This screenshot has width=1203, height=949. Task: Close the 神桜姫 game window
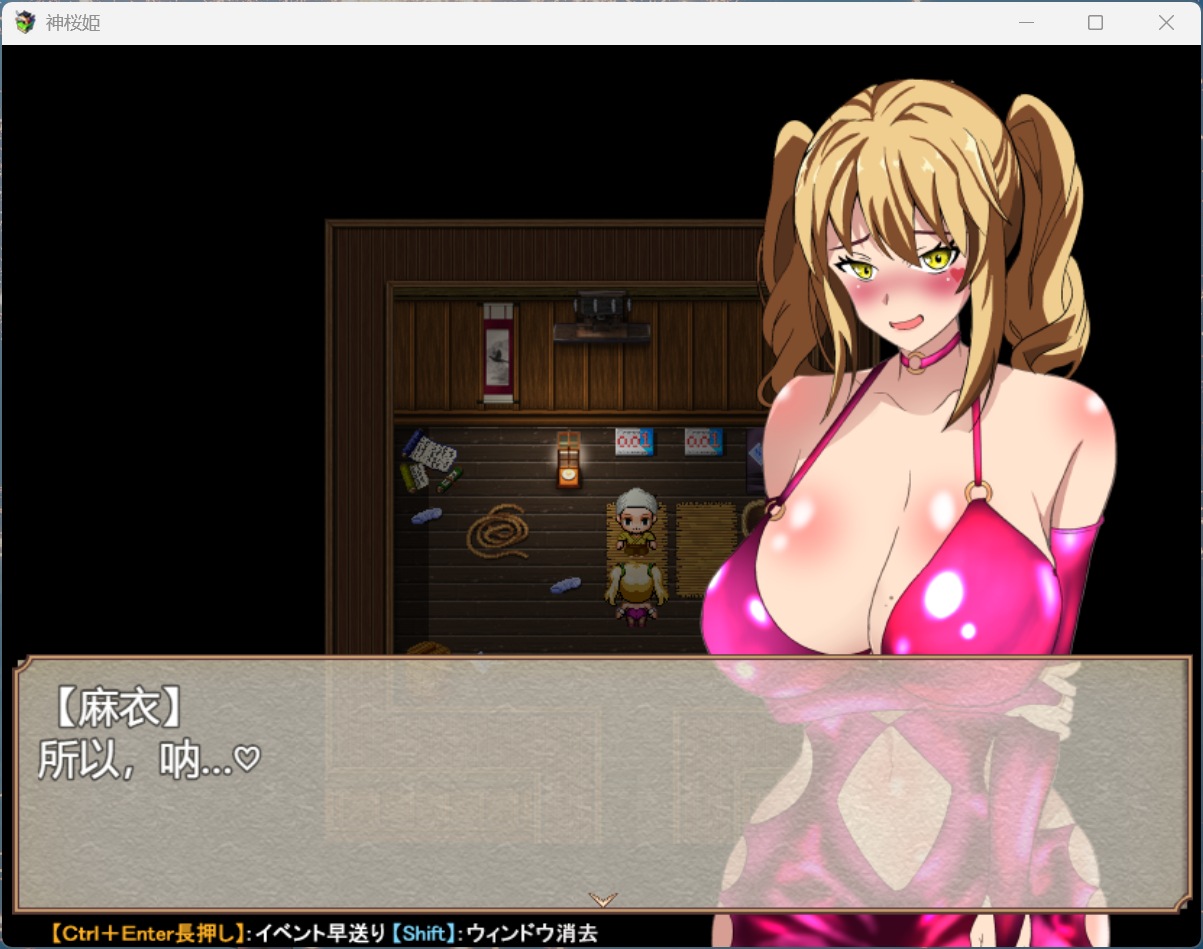[1166, 23]
